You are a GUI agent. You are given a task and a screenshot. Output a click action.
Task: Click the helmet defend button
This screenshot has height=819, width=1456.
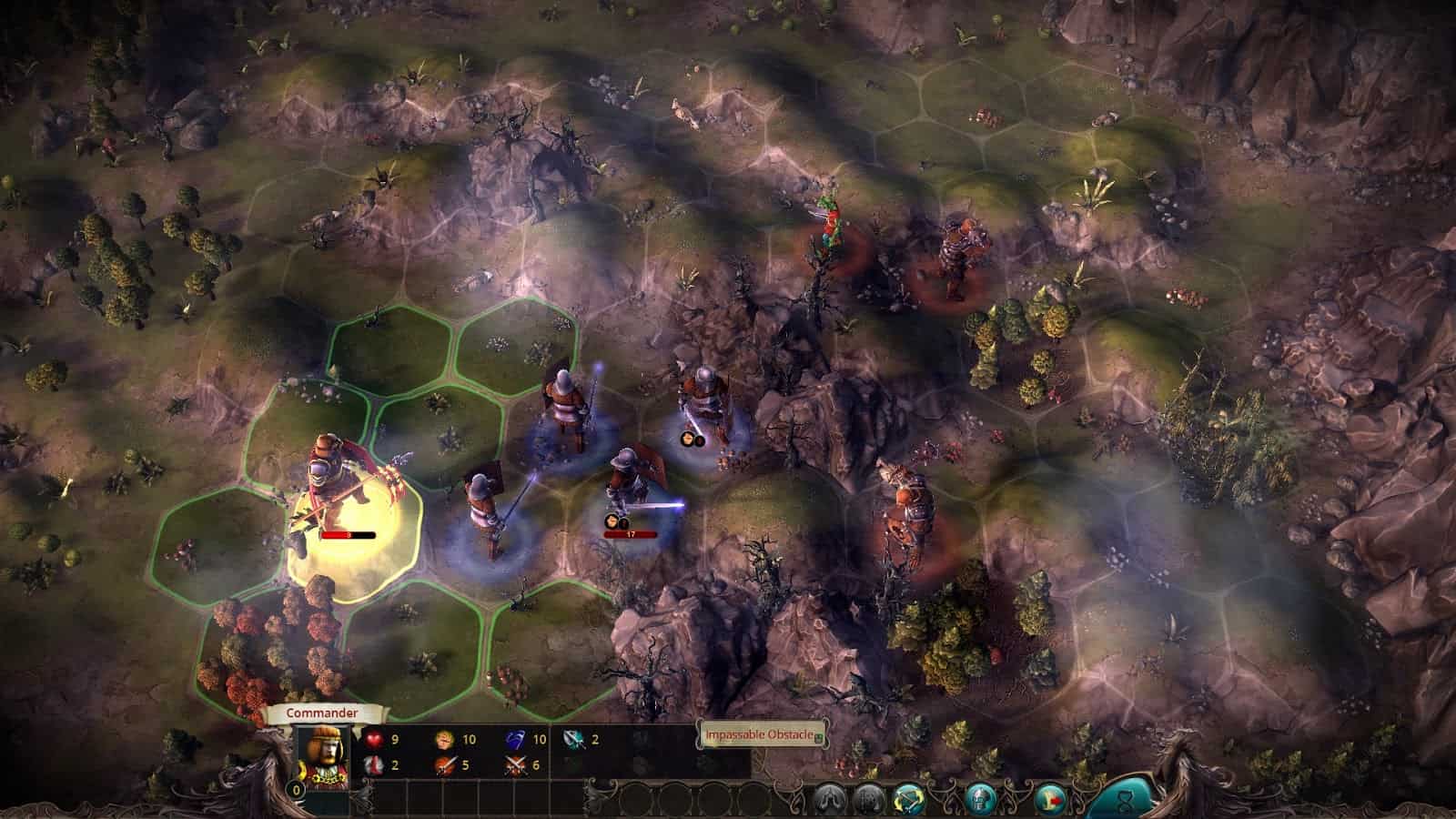coord(980,798)
